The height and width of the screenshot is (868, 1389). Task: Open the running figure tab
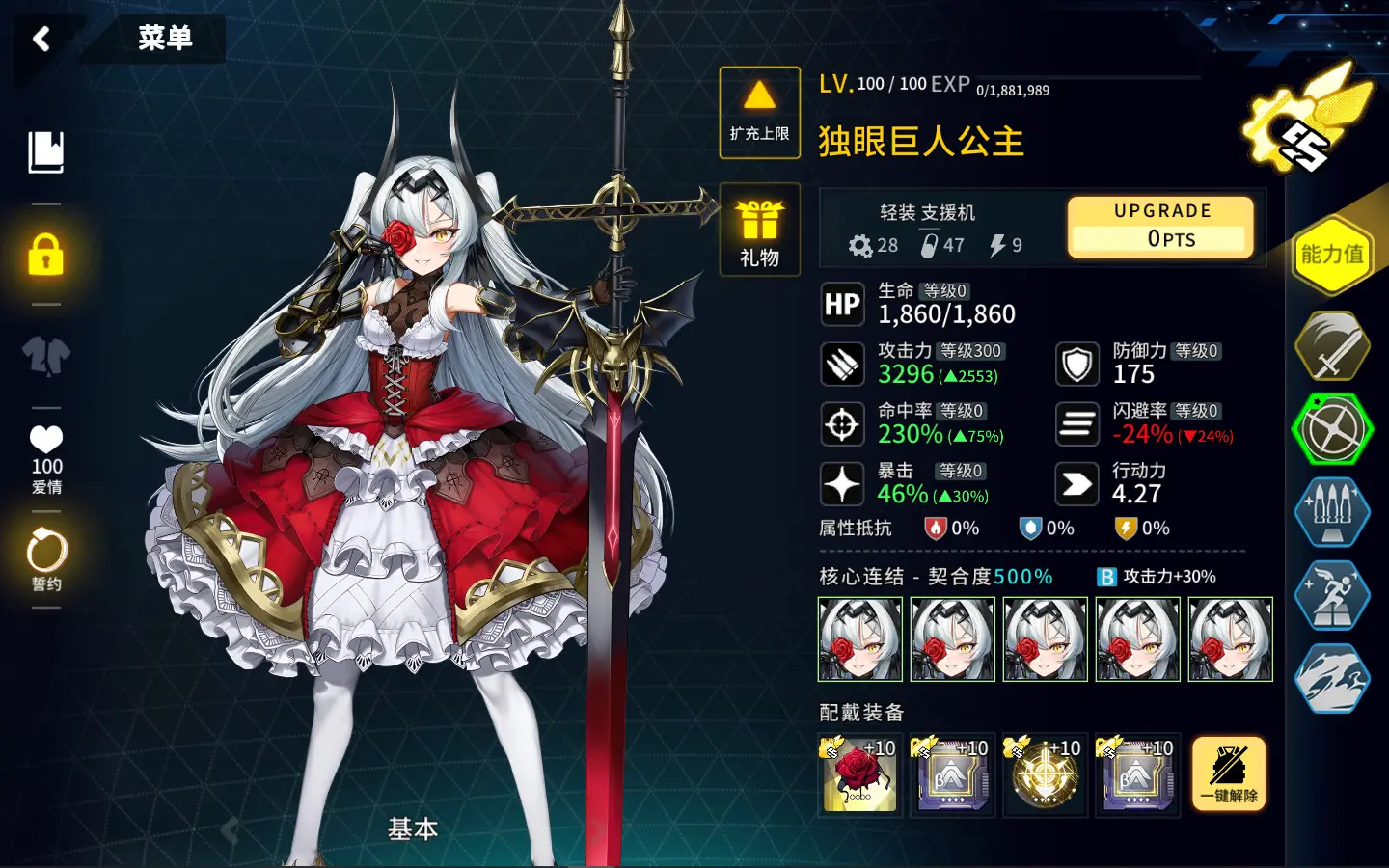[x=1332, y=595]
